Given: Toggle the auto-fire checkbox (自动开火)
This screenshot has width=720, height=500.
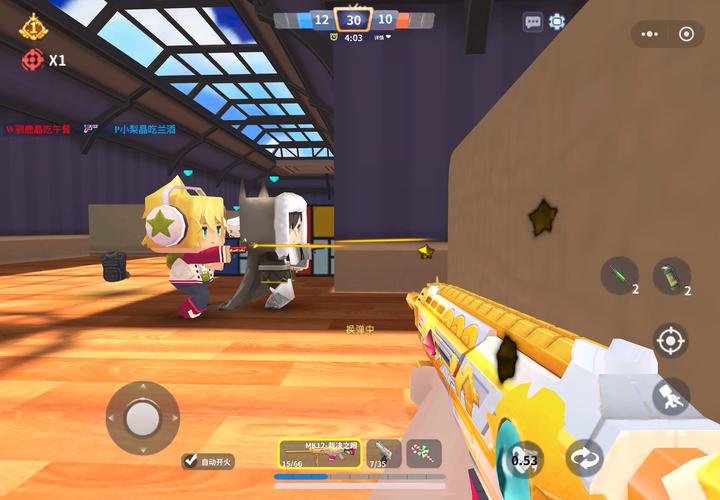Looking at the screenshot, I should point(191,461).
